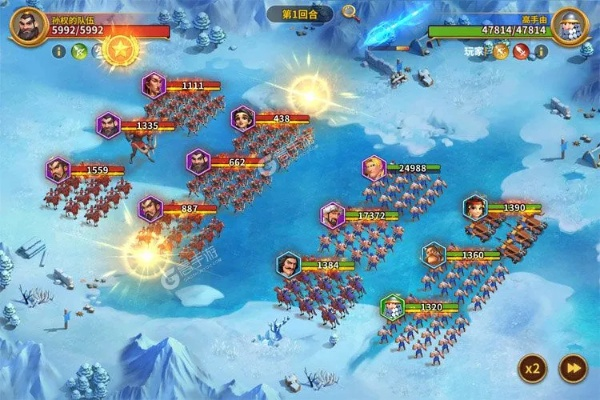This screenshot has height=400, width=600.
Task: Skip the battle with the fast-forward button
Action: tap(572, 367)
